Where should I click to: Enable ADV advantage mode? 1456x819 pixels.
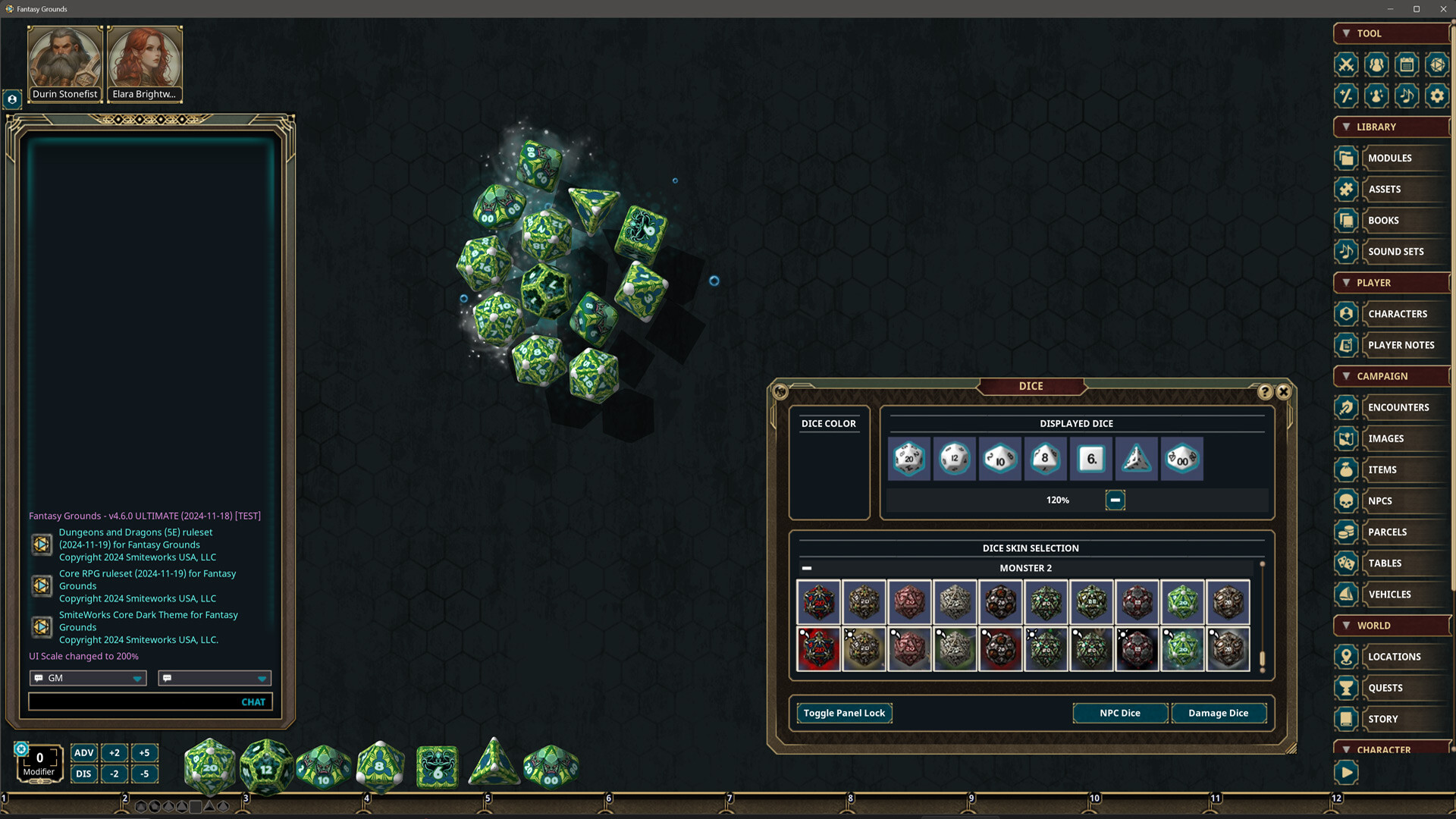pyautogui.click(x=83, y=753)
